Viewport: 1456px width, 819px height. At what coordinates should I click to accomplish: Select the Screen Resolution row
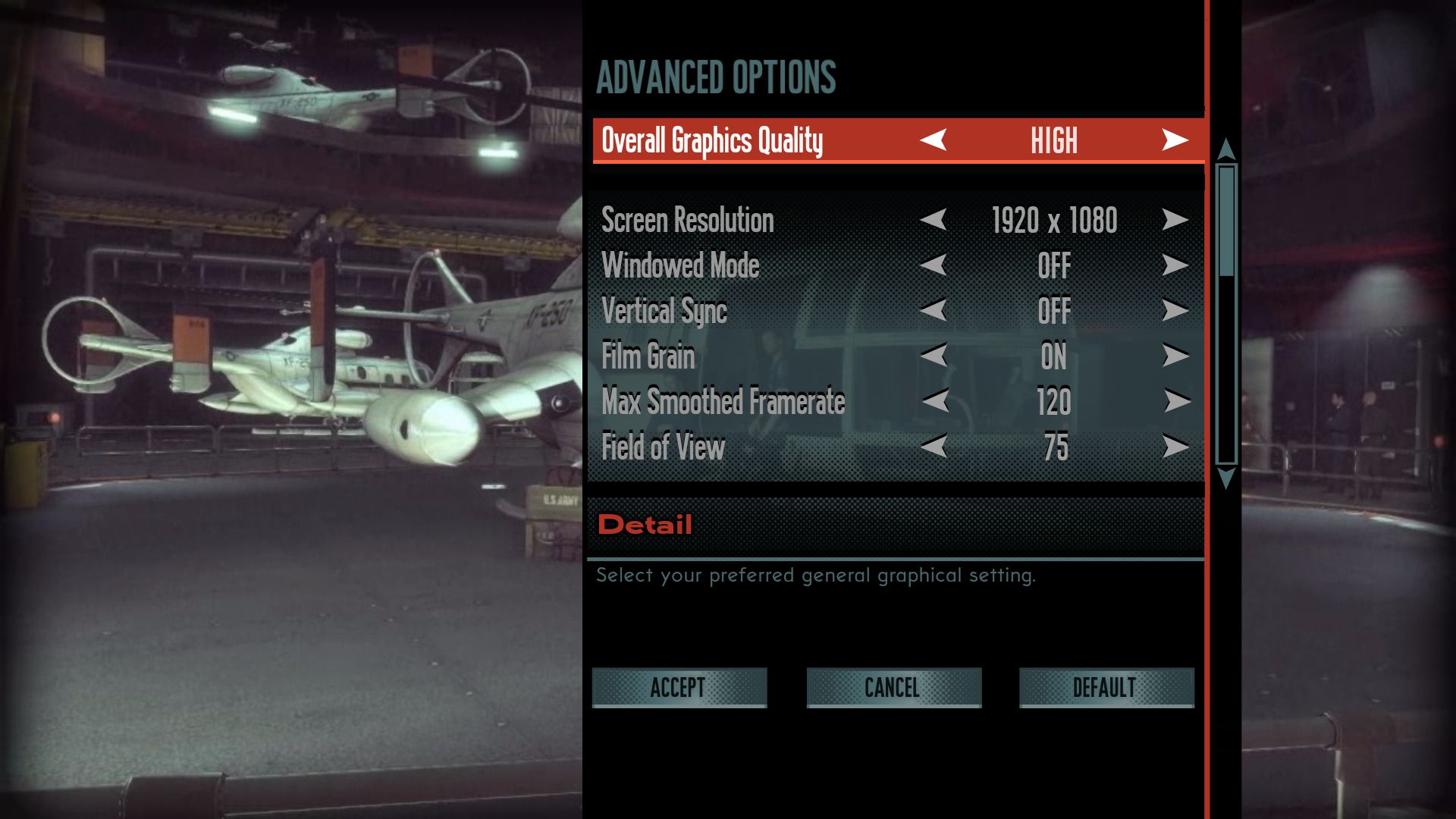(687, 220)
